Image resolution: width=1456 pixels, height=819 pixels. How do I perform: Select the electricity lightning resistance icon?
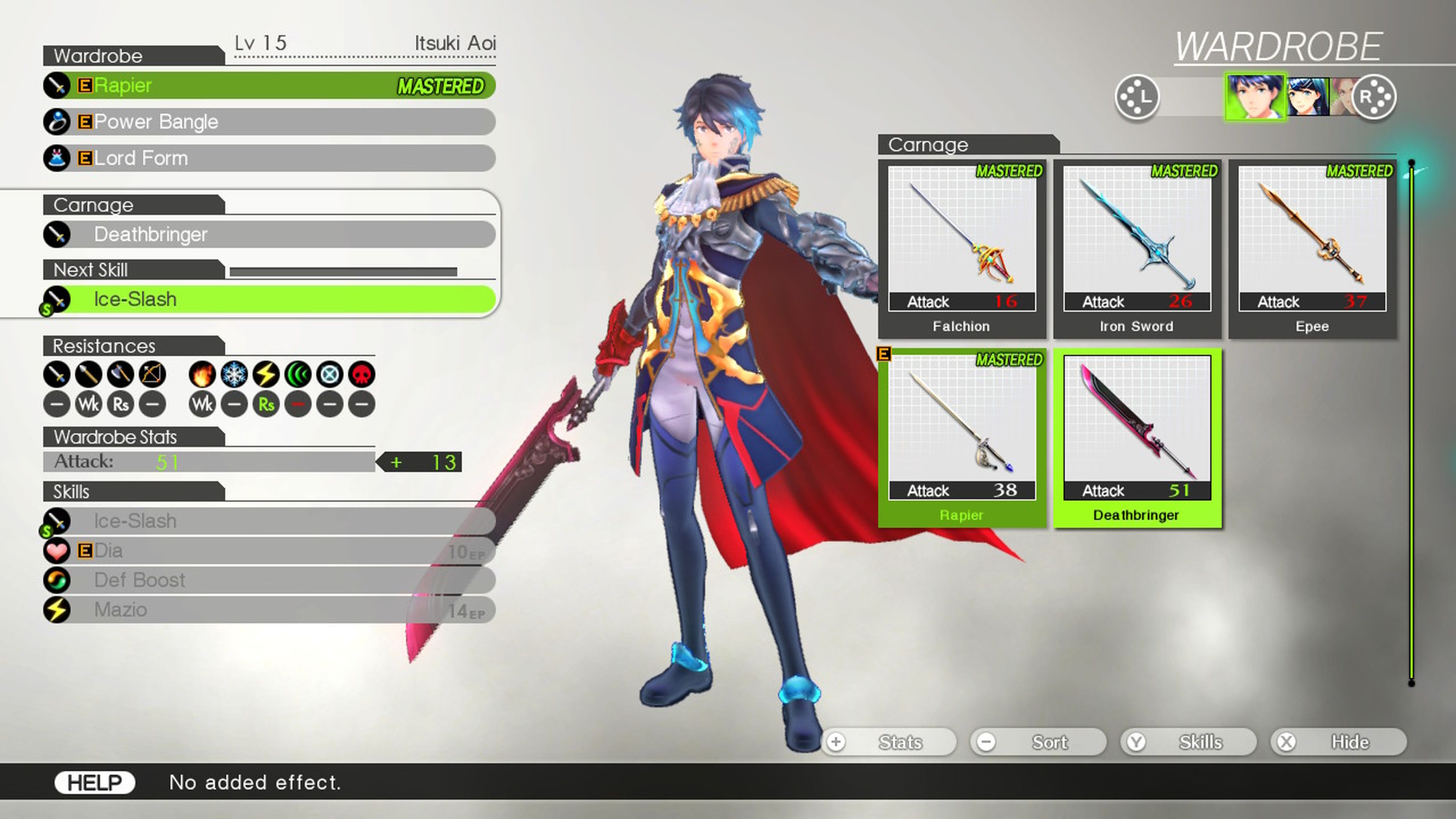pyautogui.click(x=266, y=374)
